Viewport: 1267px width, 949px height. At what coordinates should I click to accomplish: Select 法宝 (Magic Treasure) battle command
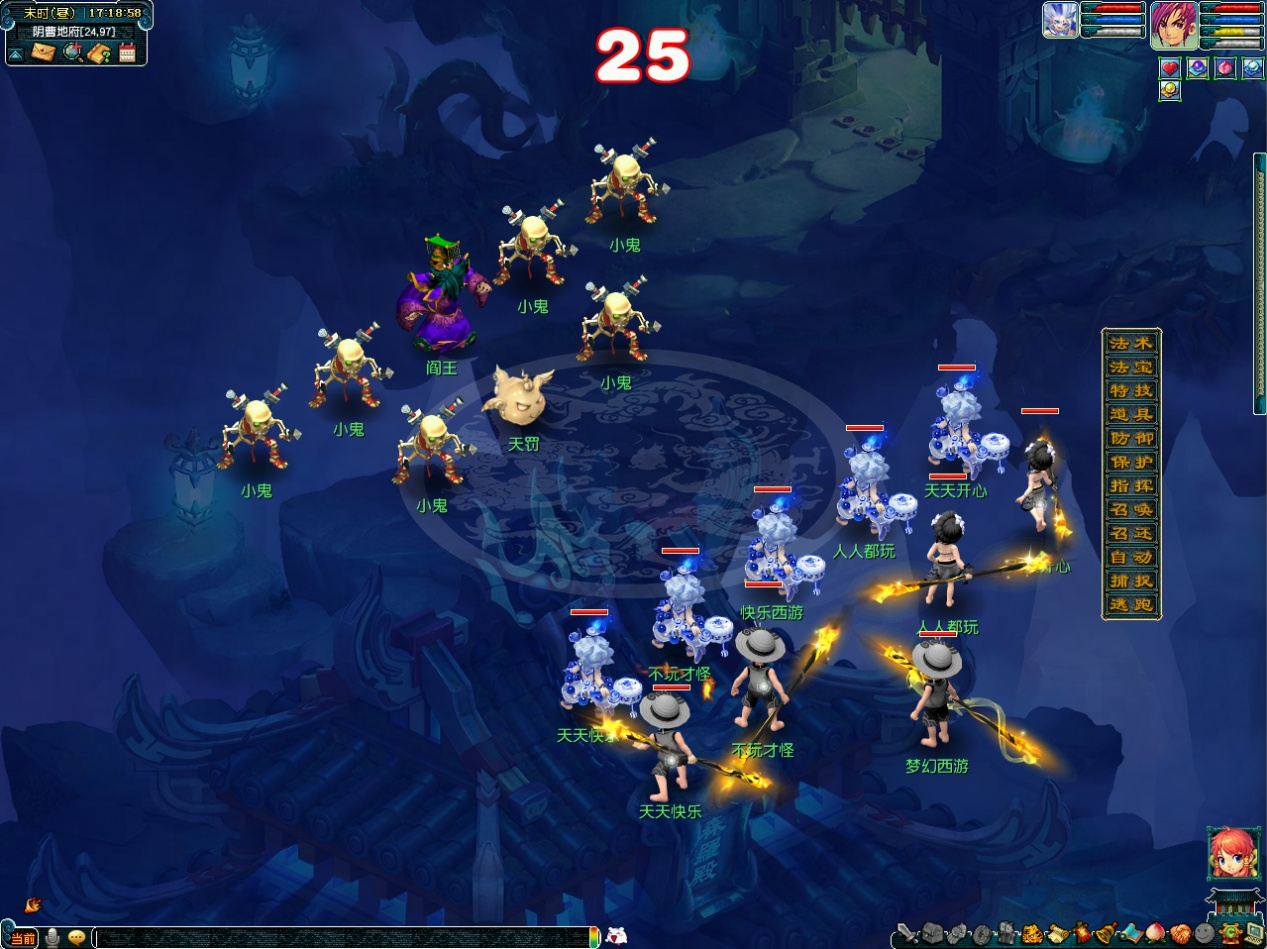click(x=1131, y=367)
